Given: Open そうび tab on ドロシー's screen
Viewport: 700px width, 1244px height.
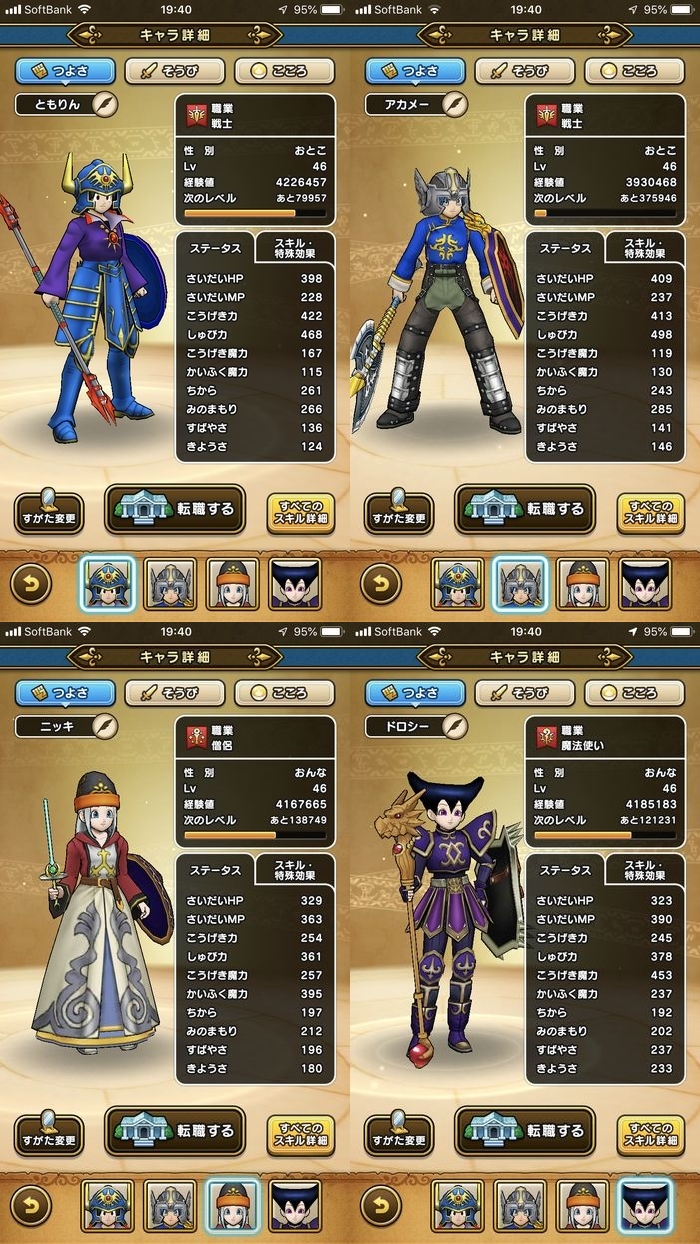Looking at the screenshot, I should [x=524, y=693].
